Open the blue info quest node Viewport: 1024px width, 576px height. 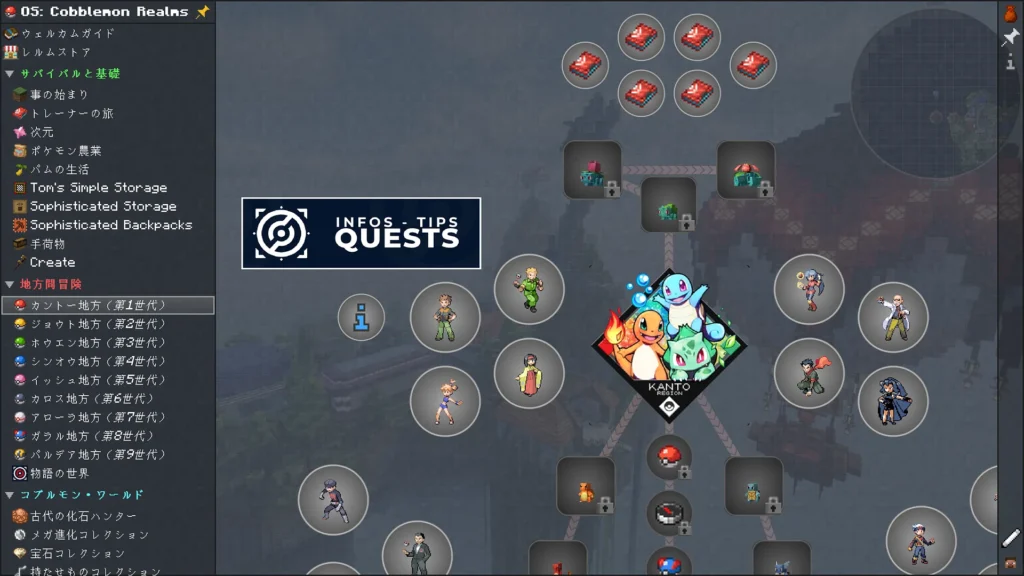point(361,318)
